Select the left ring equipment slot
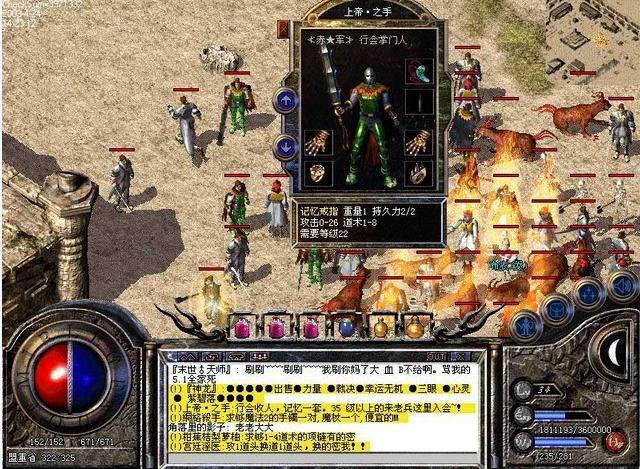The image size is (640, 469). pyautogui.click(x=317, y=173)
